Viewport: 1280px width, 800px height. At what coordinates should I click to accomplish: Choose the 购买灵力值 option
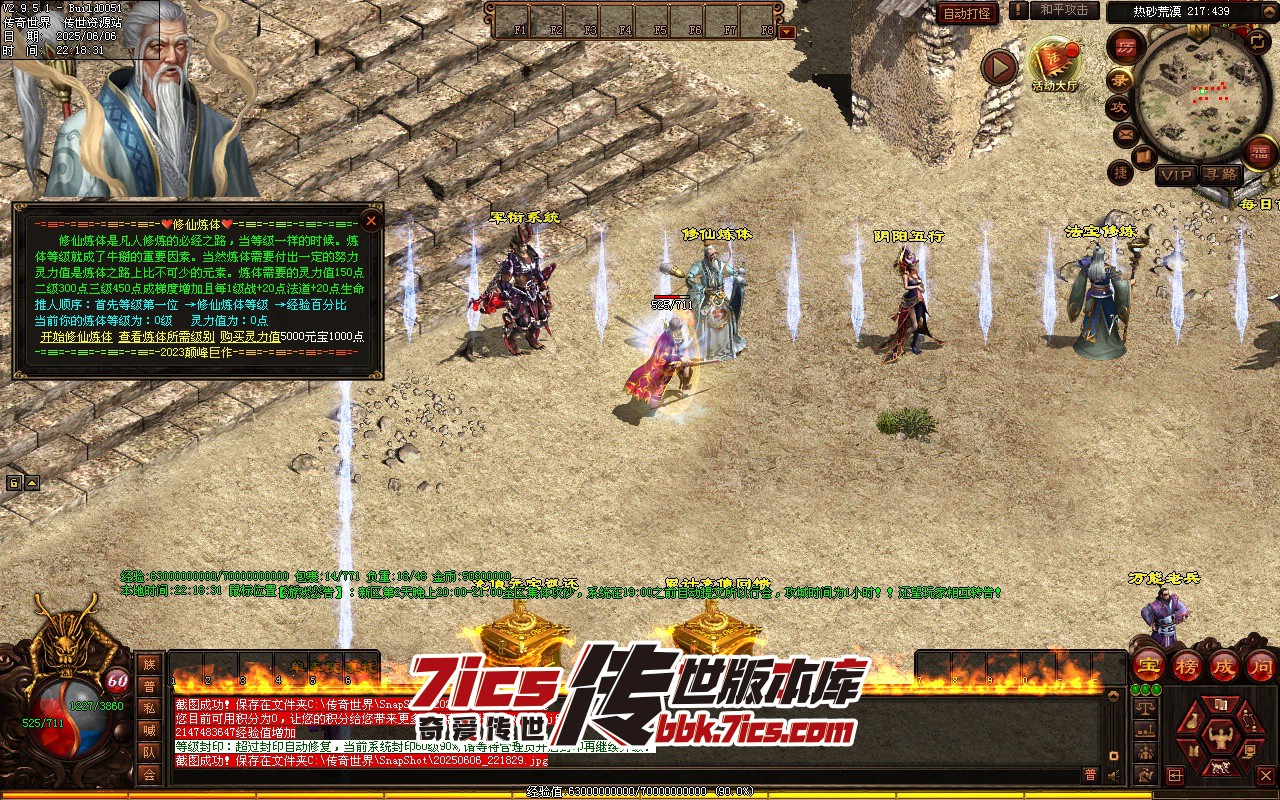(x=249, y=337)
